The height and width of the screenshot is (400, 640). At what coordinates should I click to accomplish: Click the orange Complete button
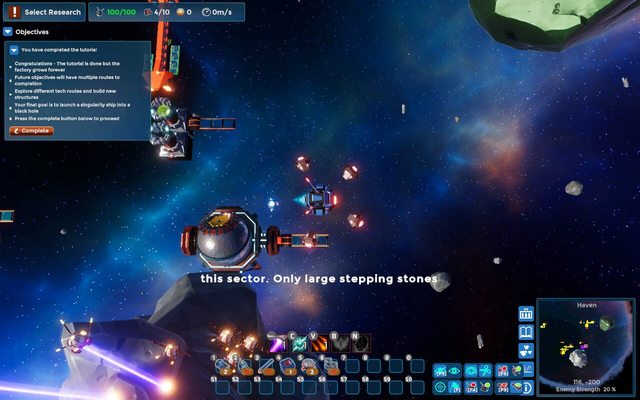coord(31,131)
